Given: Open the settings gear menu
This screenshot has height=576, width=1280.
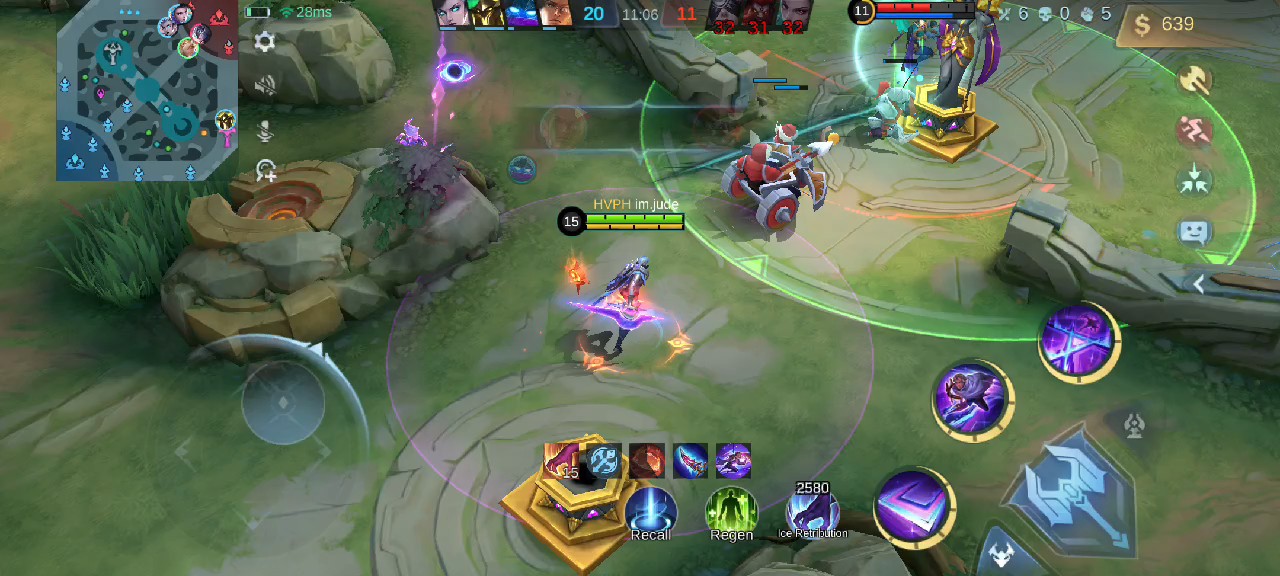Looking at the screenshot, I should click(x=265, y=42).
